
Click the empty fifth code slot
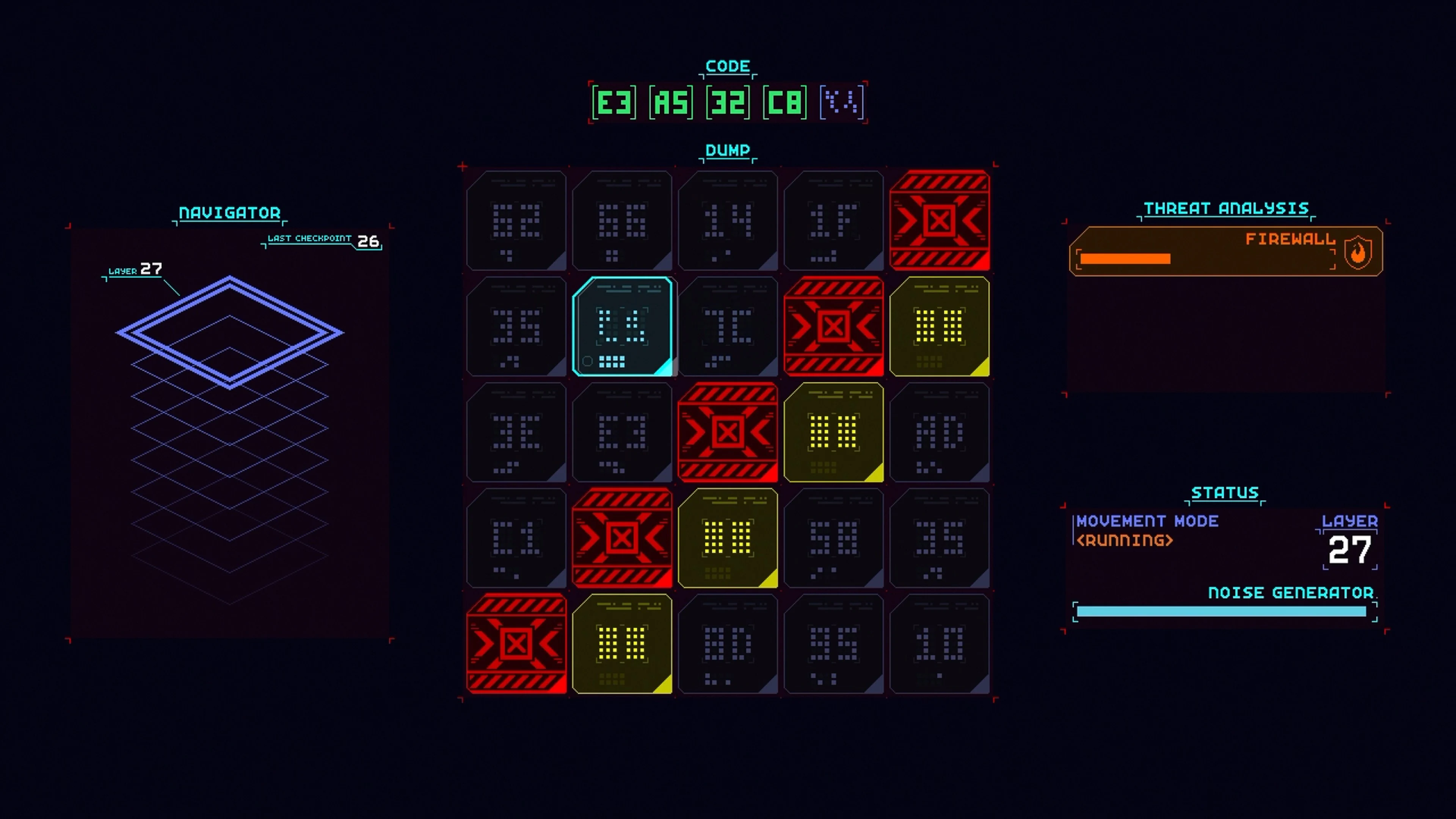(841, 103)
